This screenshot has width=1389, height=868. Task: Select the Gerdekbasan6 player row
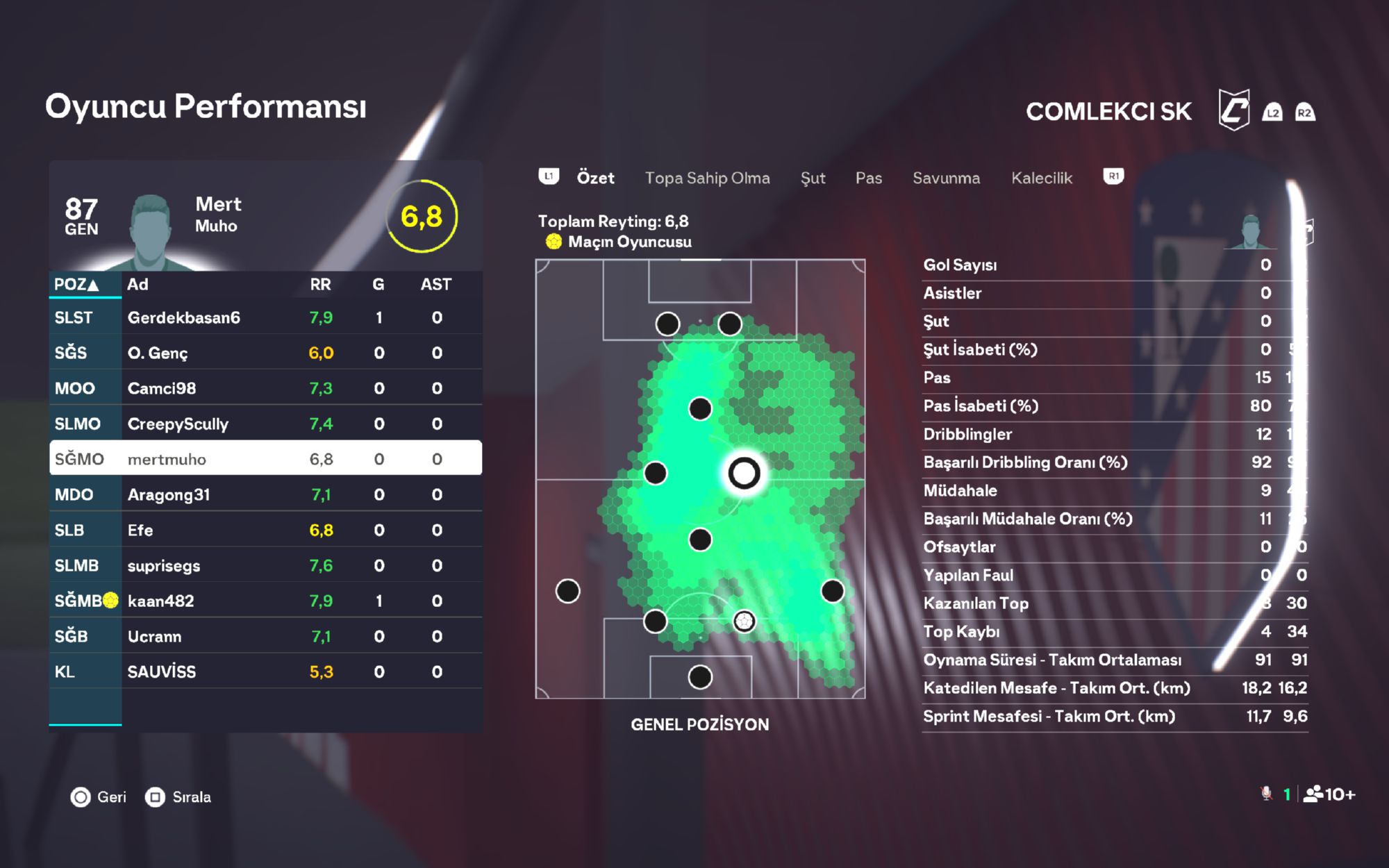[265, 317]
